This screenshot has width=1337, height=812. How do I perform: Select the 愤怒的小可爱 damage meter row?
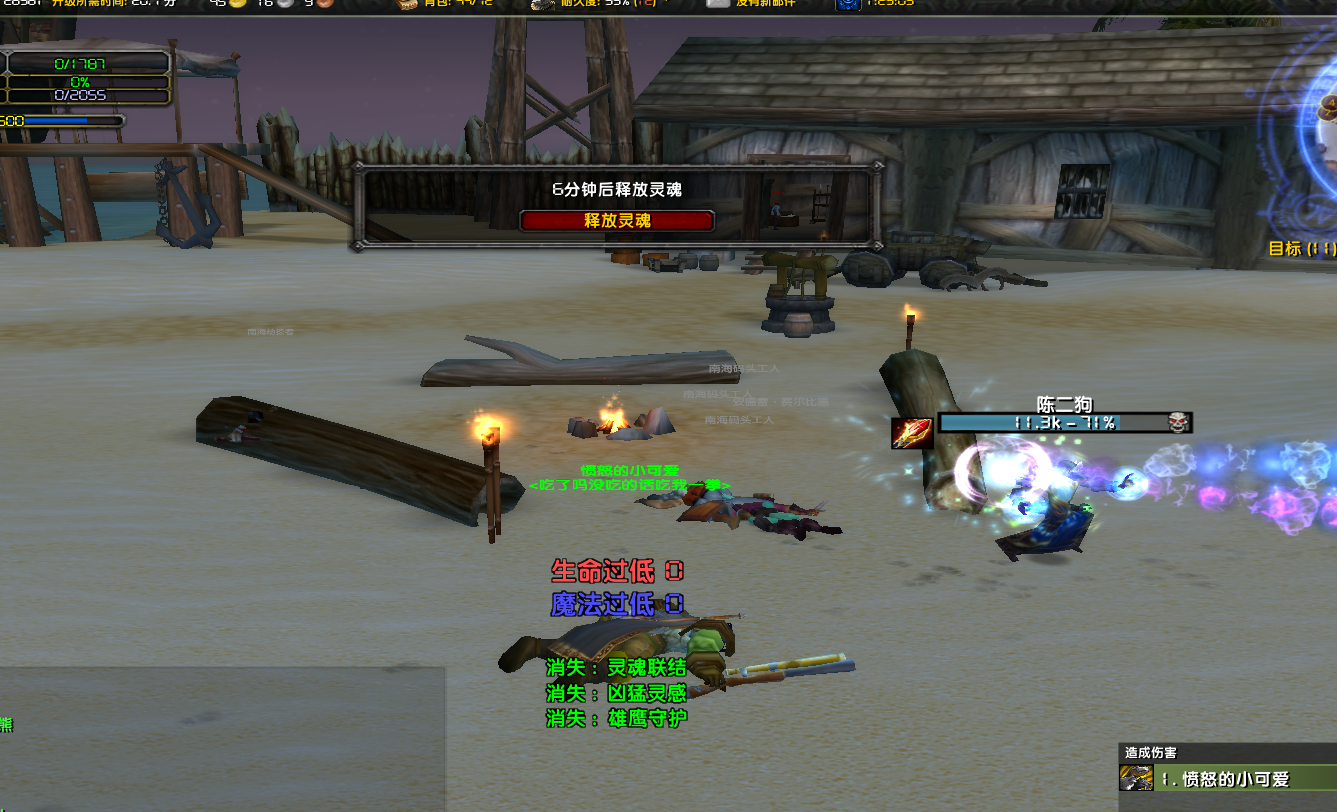coord(1235,779)
